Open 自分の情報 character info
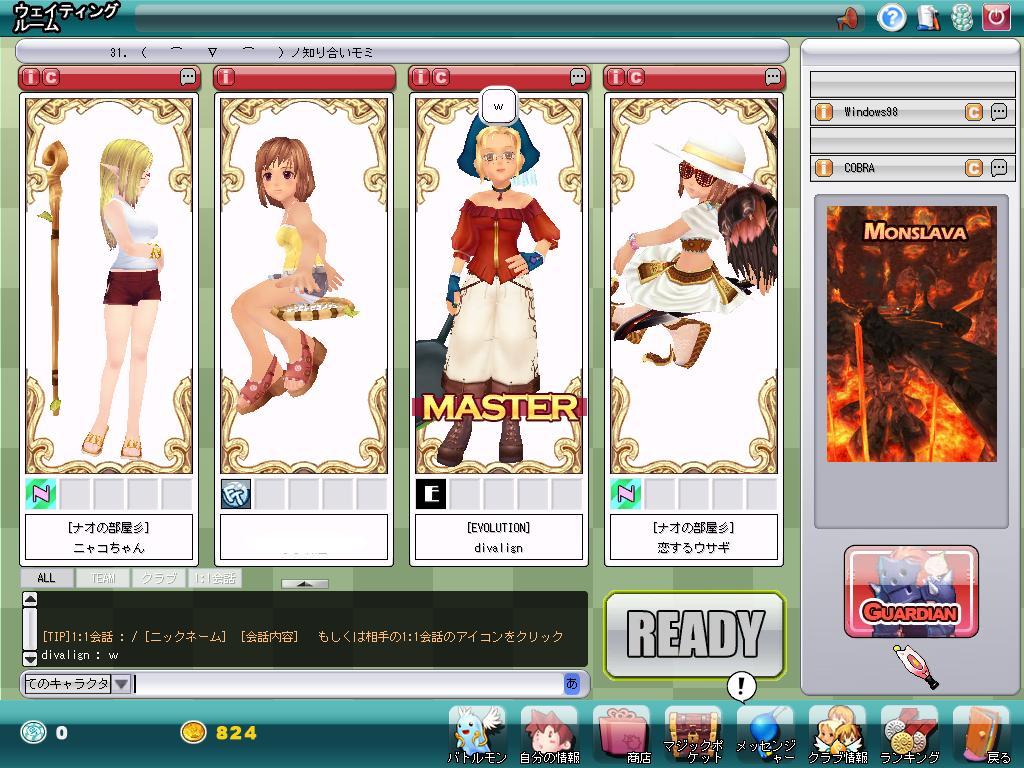 (549, 735)
